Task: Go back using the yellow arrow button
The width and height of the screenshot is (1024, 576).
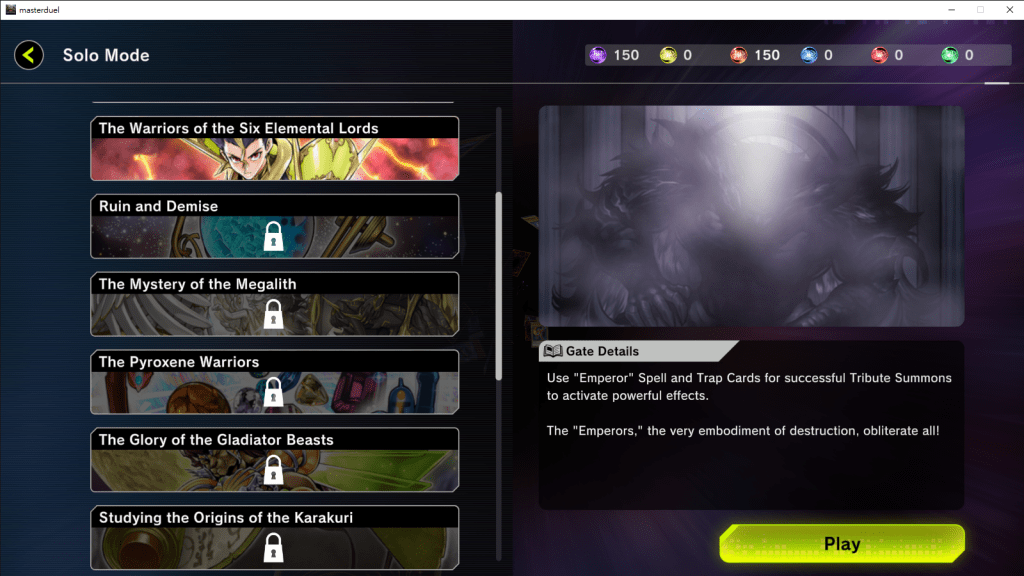Action: point(29,55)
